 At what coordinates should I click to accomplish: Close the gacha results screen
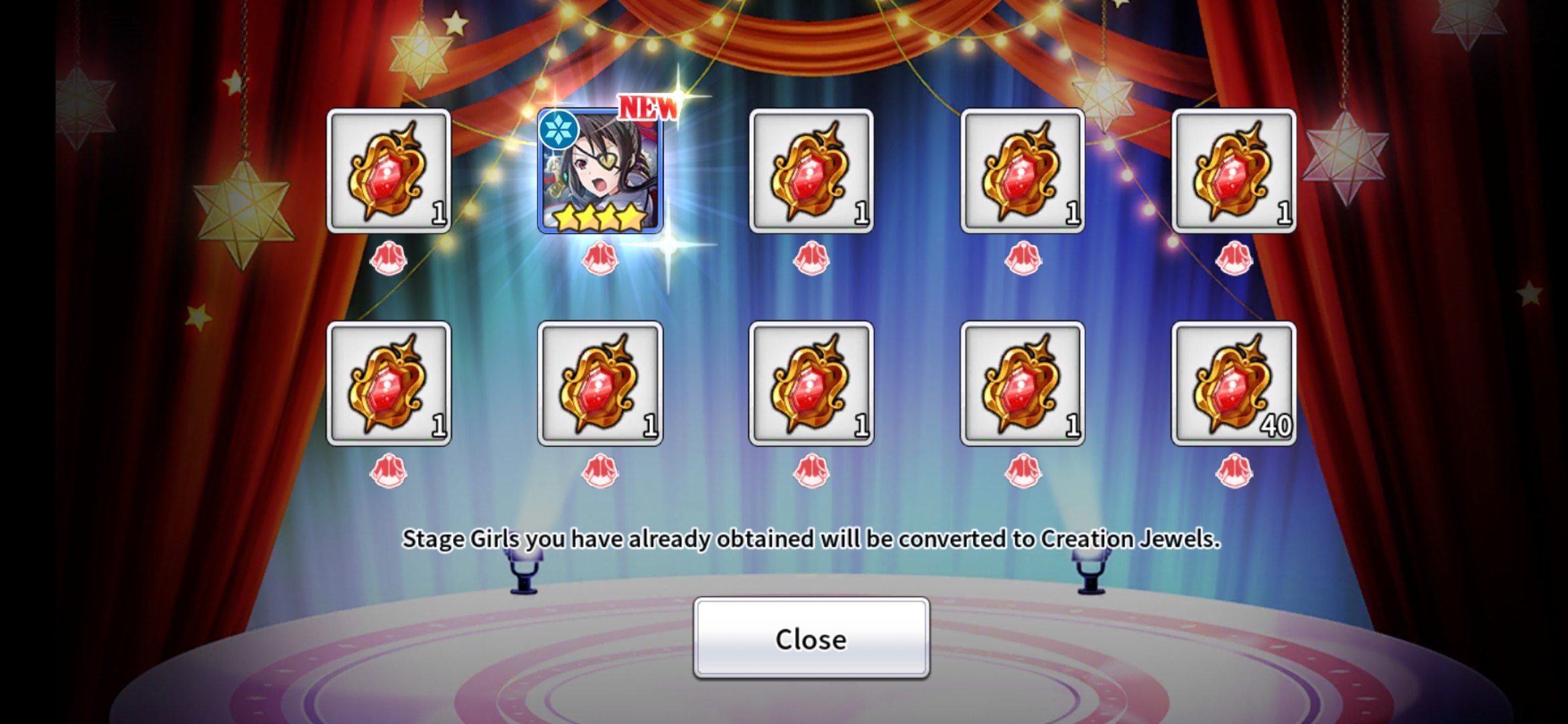(811, 638)
